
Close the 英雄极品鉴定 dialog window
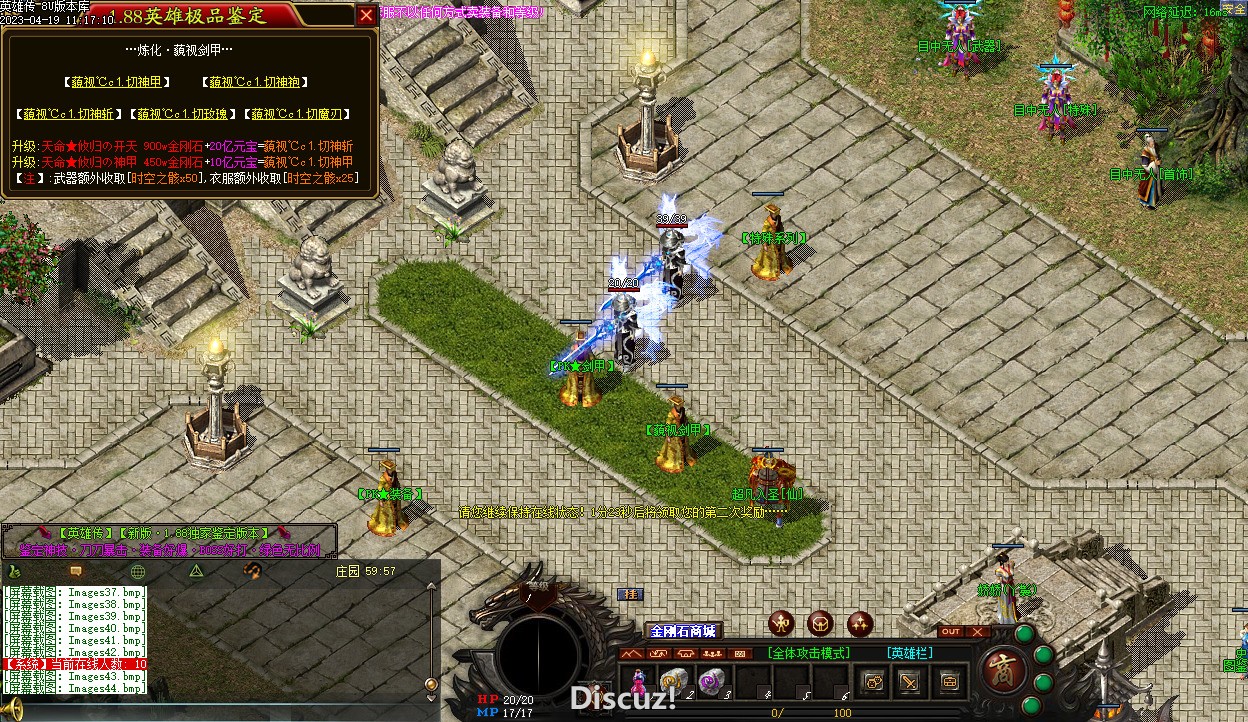point(367,15)
